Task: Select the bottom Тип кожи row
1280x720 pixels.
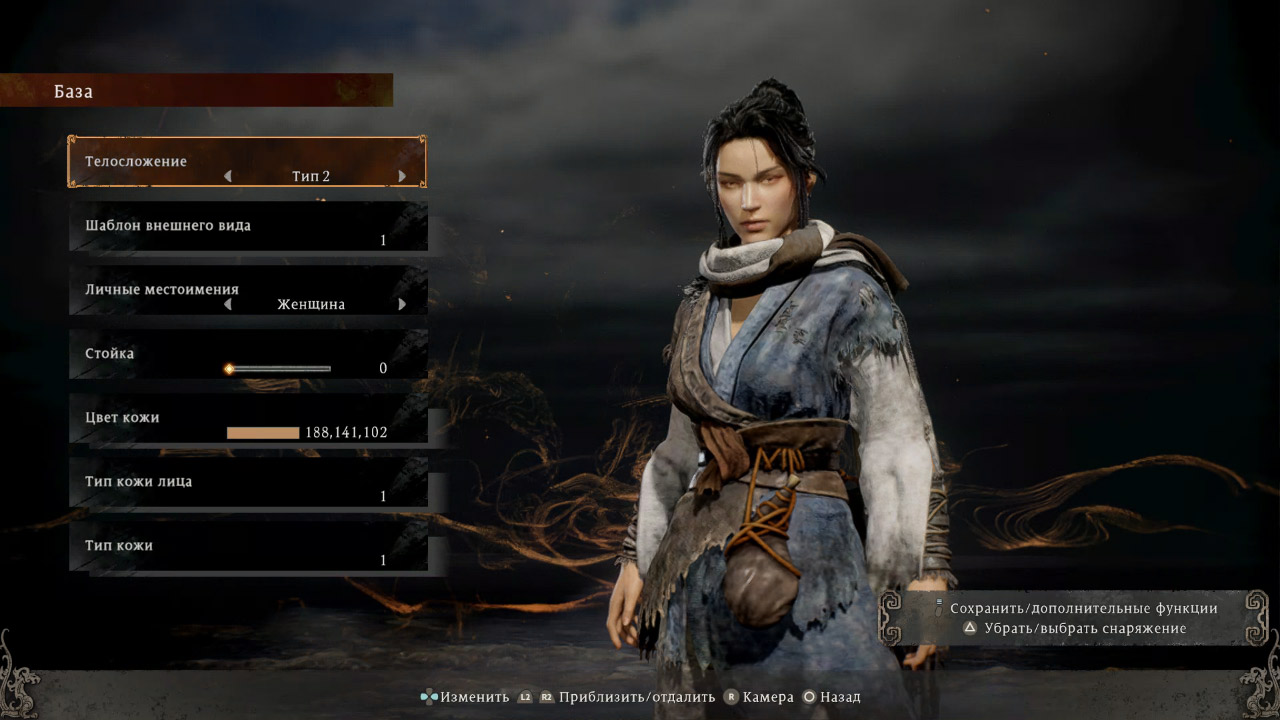Action: pyautogui.click(x=248, y=546)
